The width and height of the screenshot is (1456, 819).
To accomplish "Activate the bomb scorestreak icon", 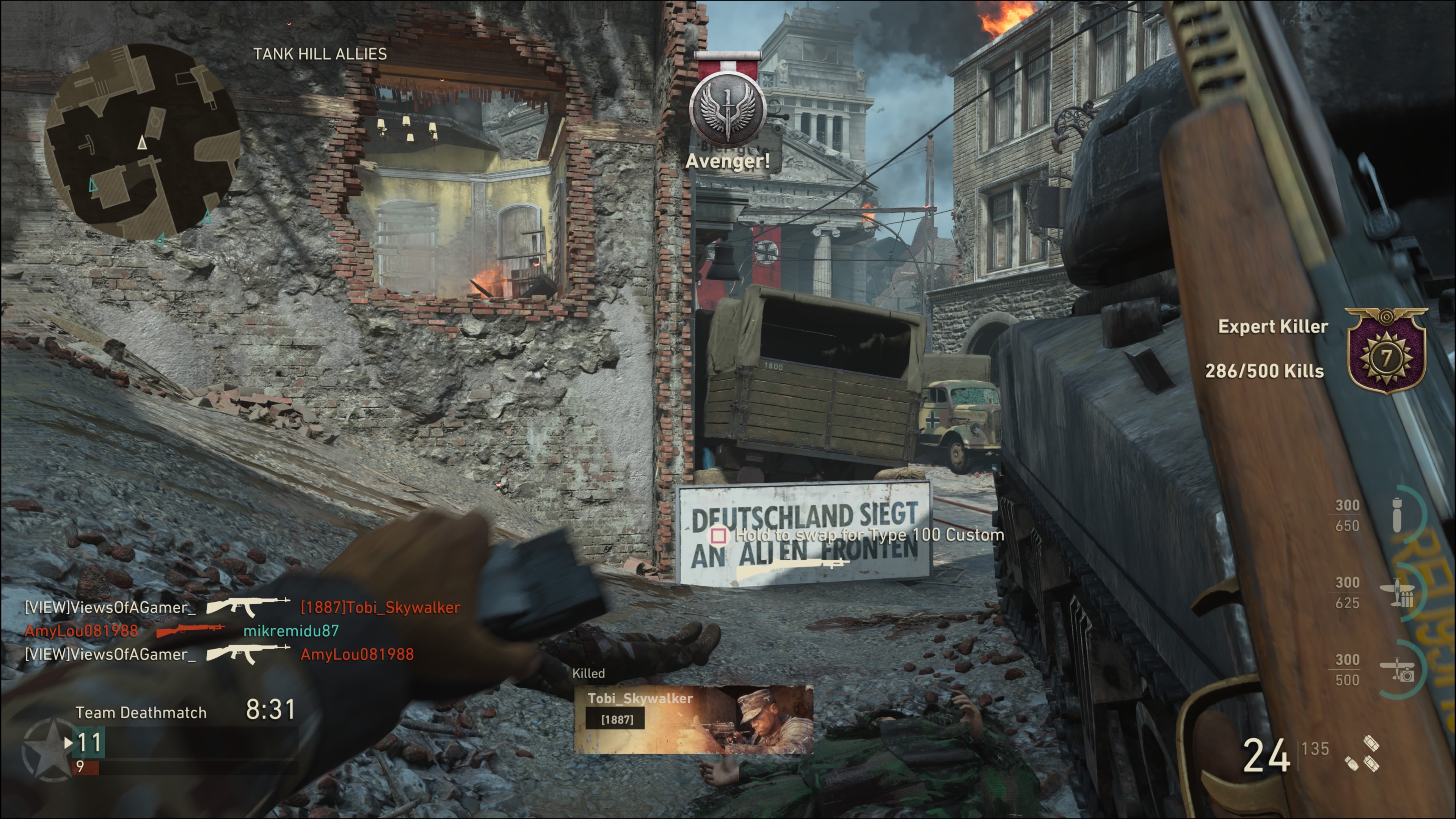I will coord(1397,515).
